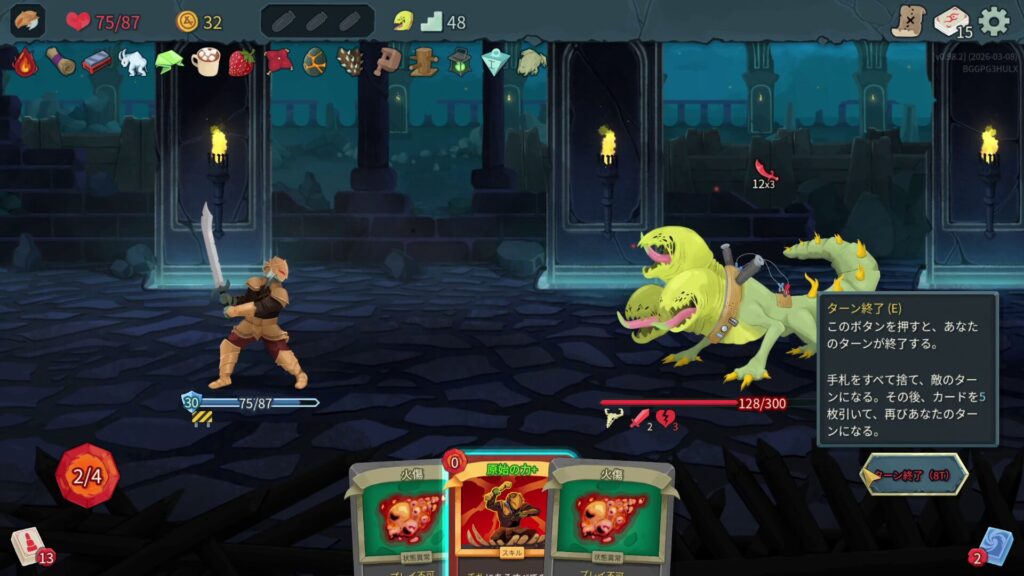Viewport: 1024px width, 576px height.
Task: Open the discard pile with 2 cards
Action: point(995,546)
